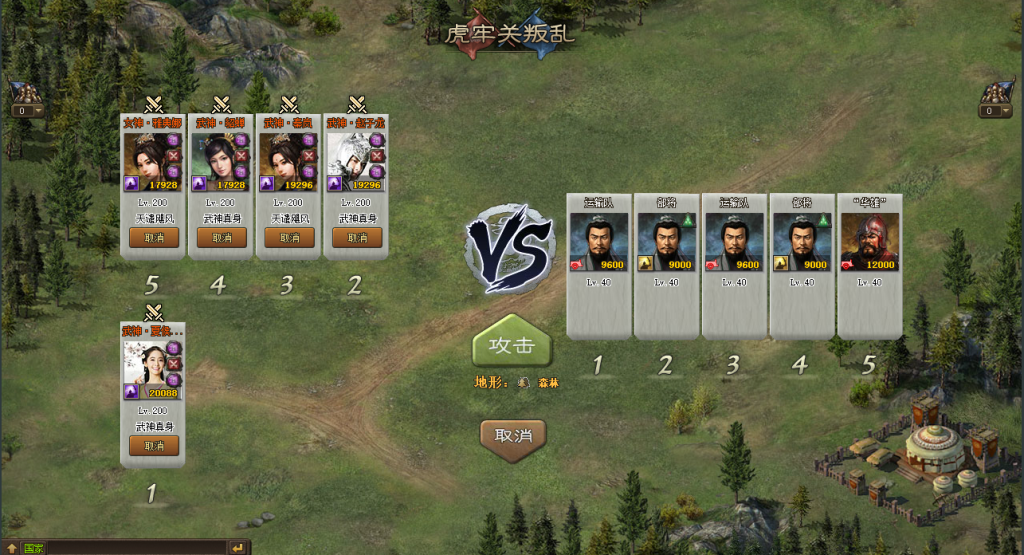
Task: Remove 赵子龙 from the lineup via 取消
Action: 357,238
